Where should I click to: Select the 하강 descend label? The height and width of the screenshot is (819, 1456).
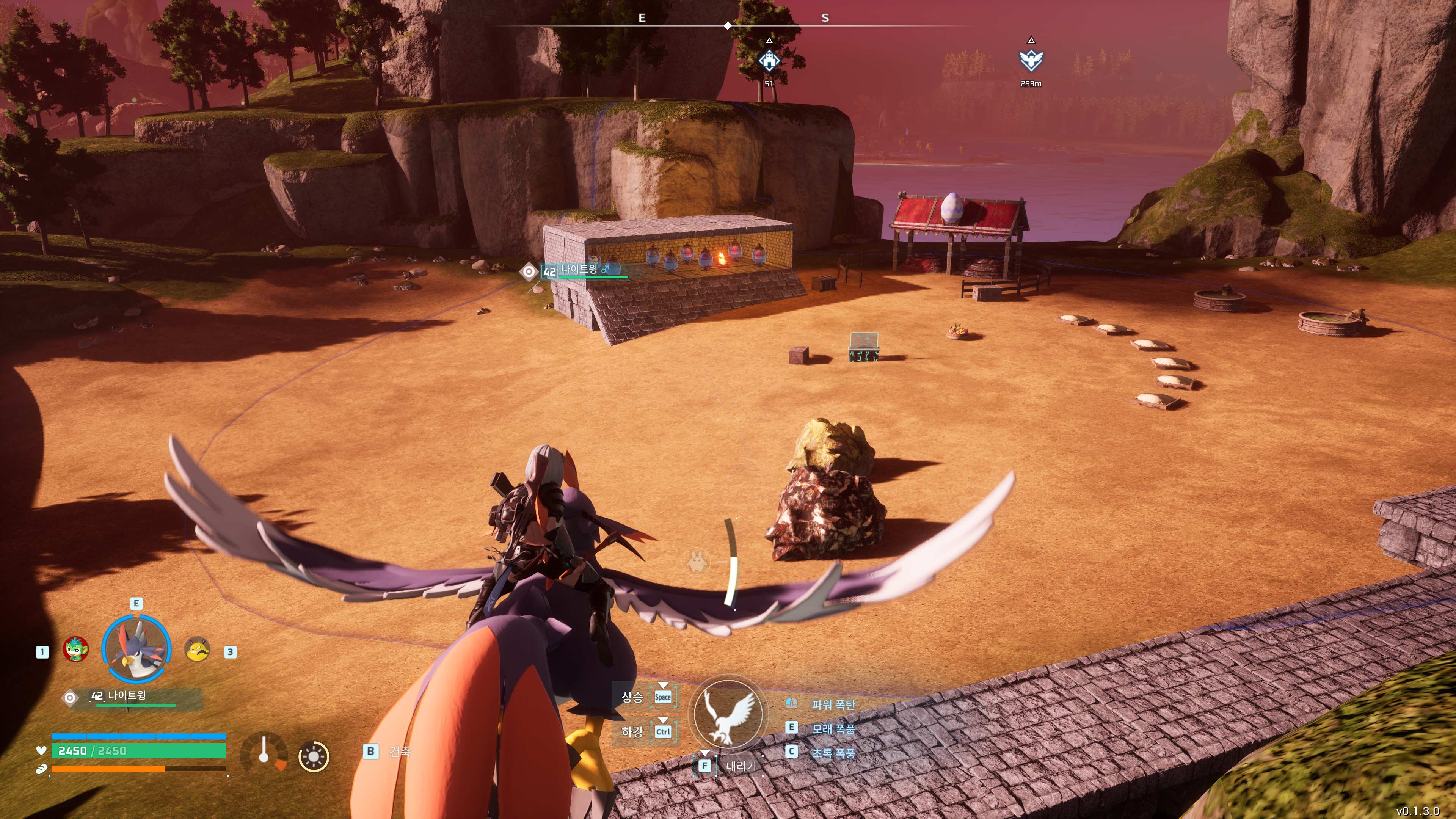(632, 732)
